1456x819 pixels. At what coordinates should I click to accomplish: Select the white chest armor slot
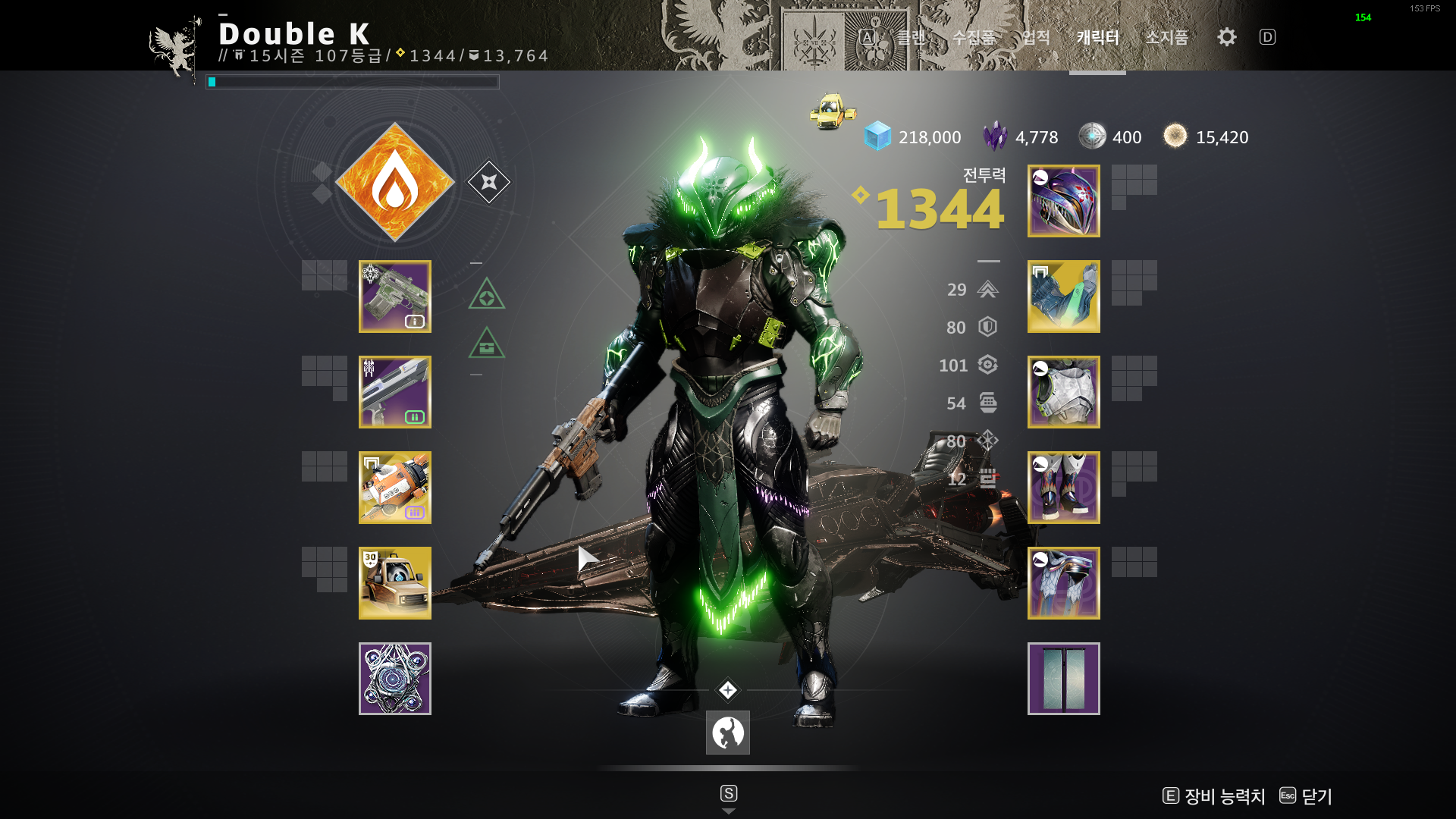pyautogui.click(x=1064, y=392)
